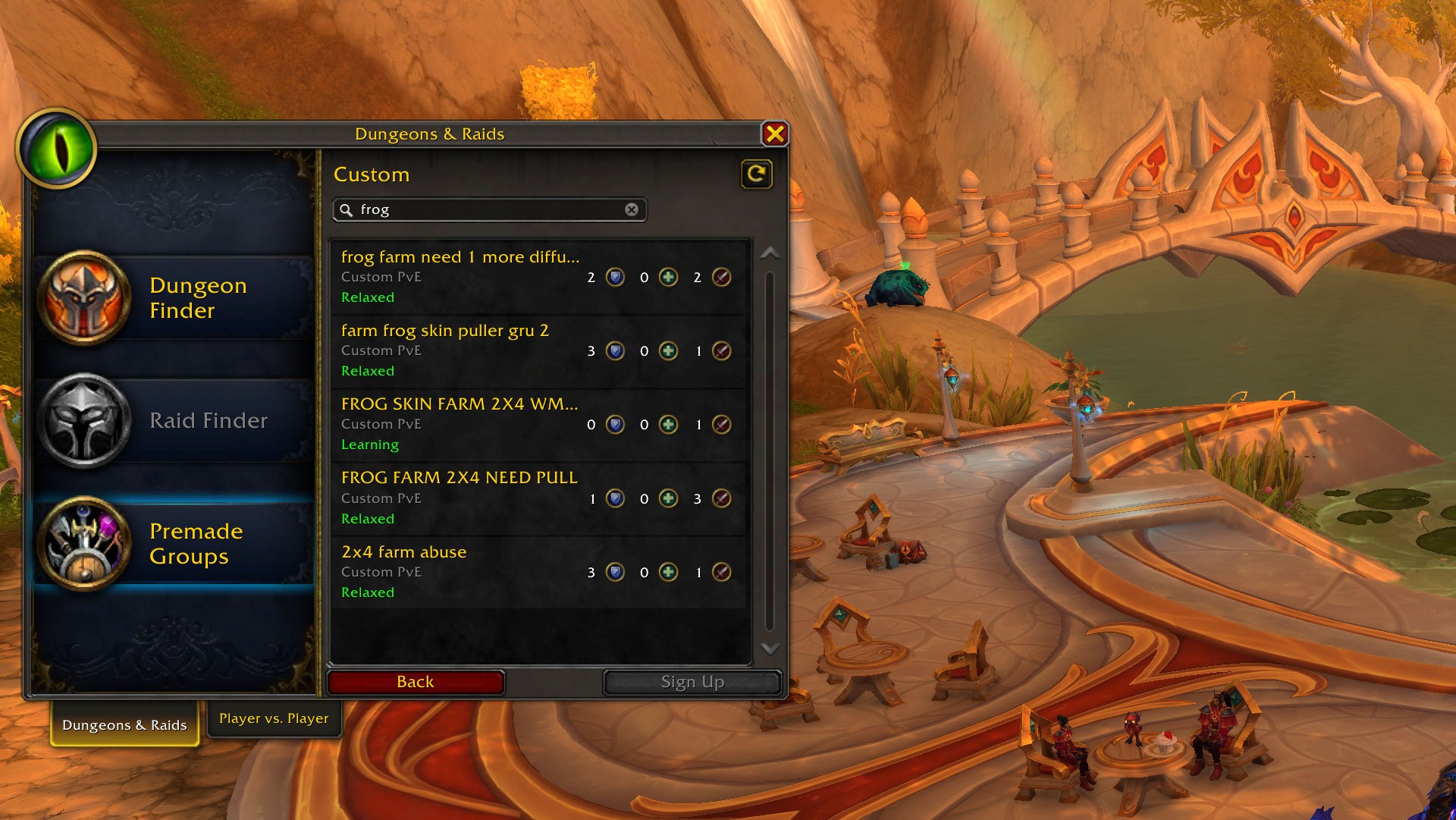Screen dimensions: 1456x820
Task: Refresh the custom group search results
Action: 756,173
